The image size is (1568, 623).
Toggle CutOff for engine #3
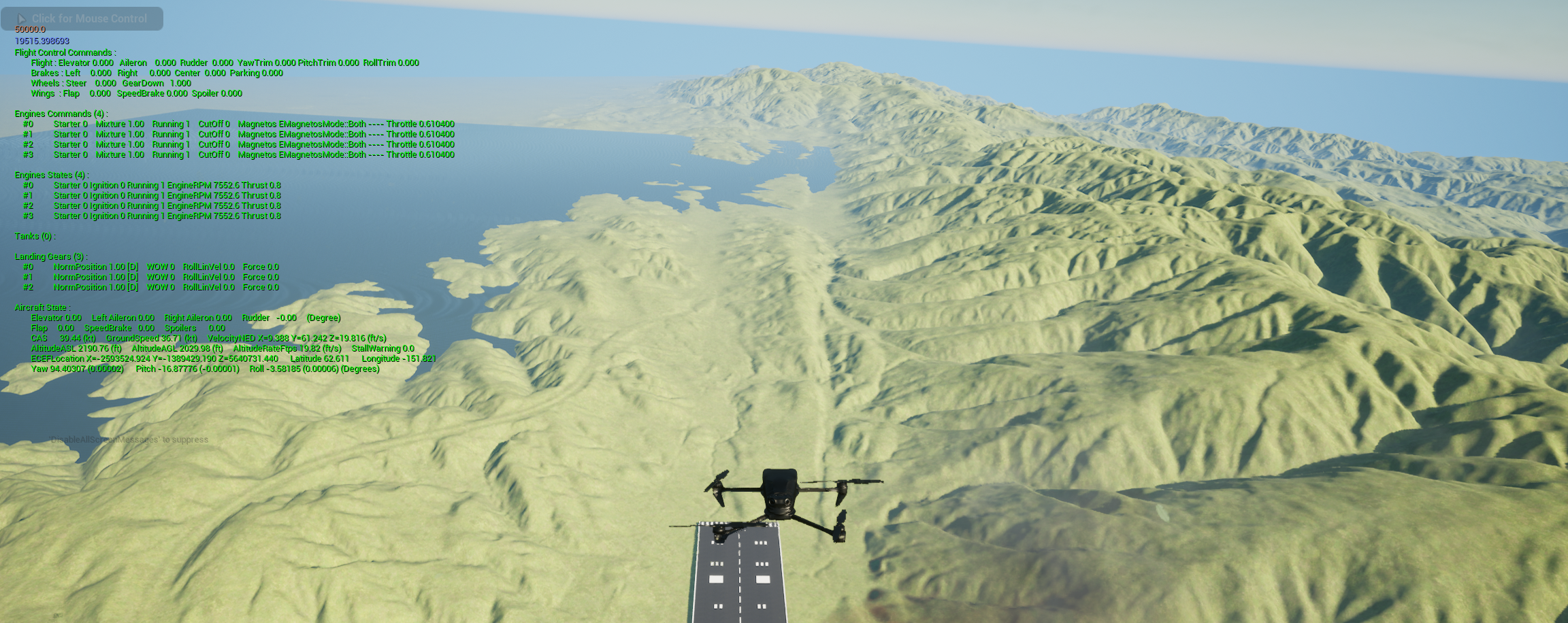click(216, 154)
